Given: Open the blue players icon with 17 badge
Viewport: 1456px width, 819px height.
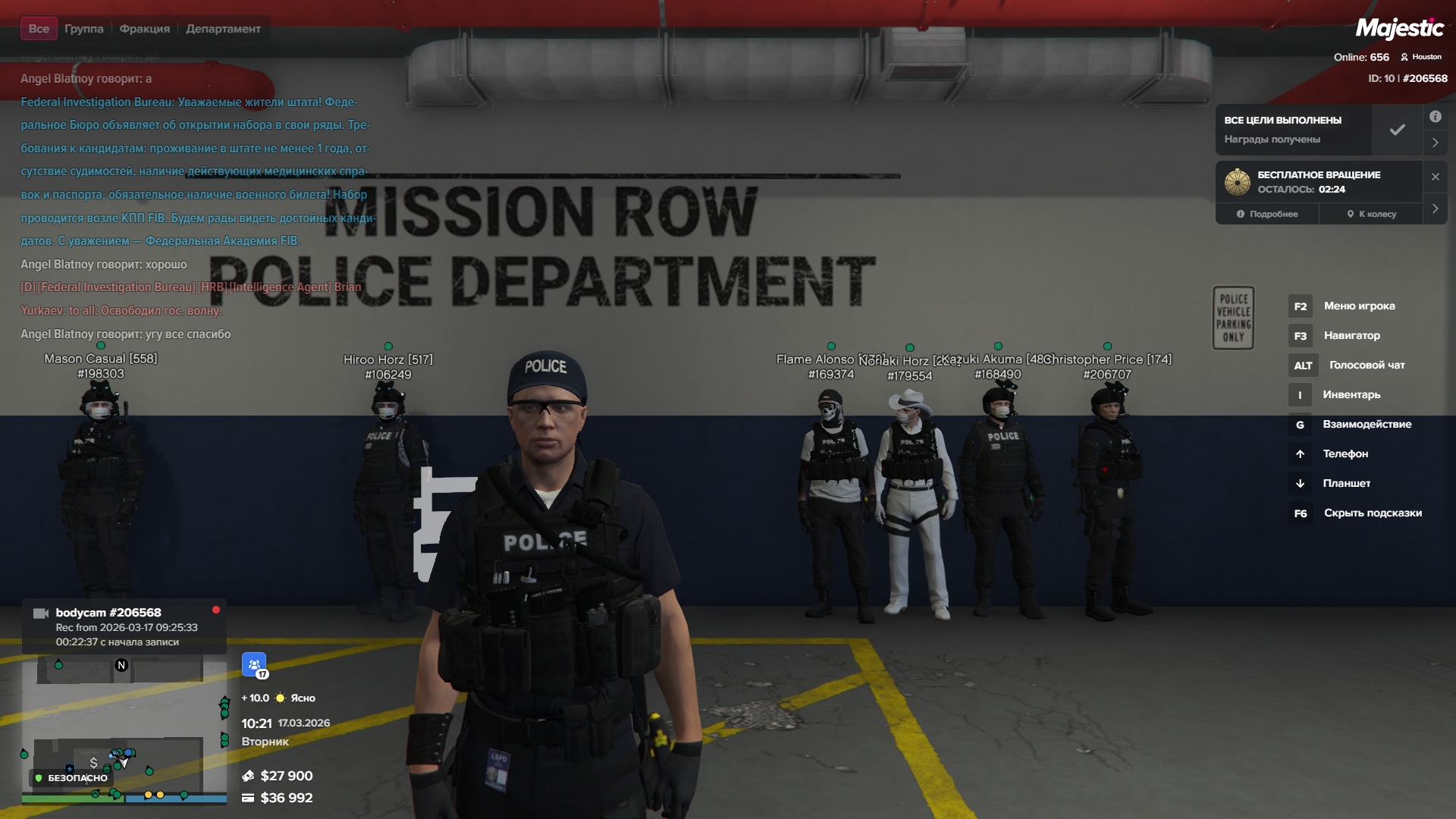Looking at the screenshot, I should pos(254,664).
